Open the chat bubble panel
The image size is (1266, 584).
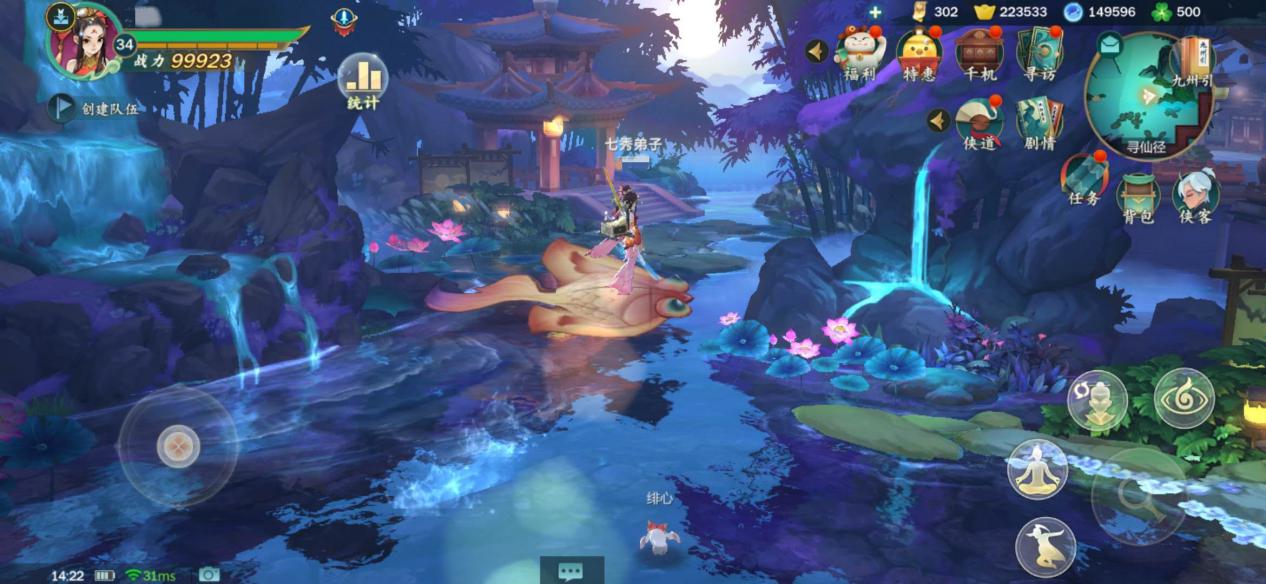571,571
